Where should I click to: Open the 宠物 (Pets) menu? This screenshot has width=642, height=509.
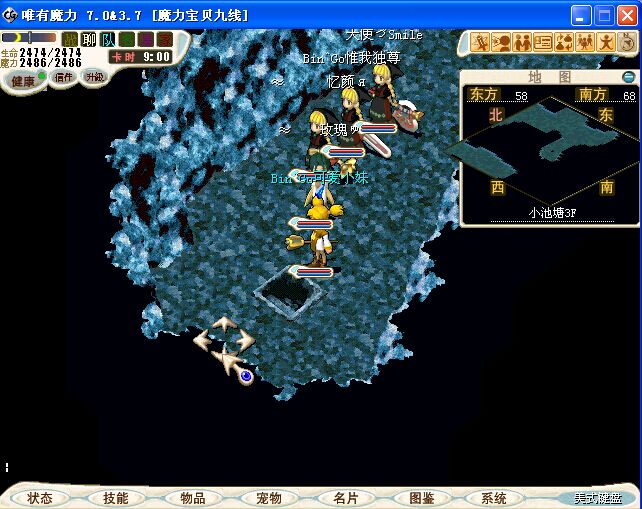(x=268, y=497)
